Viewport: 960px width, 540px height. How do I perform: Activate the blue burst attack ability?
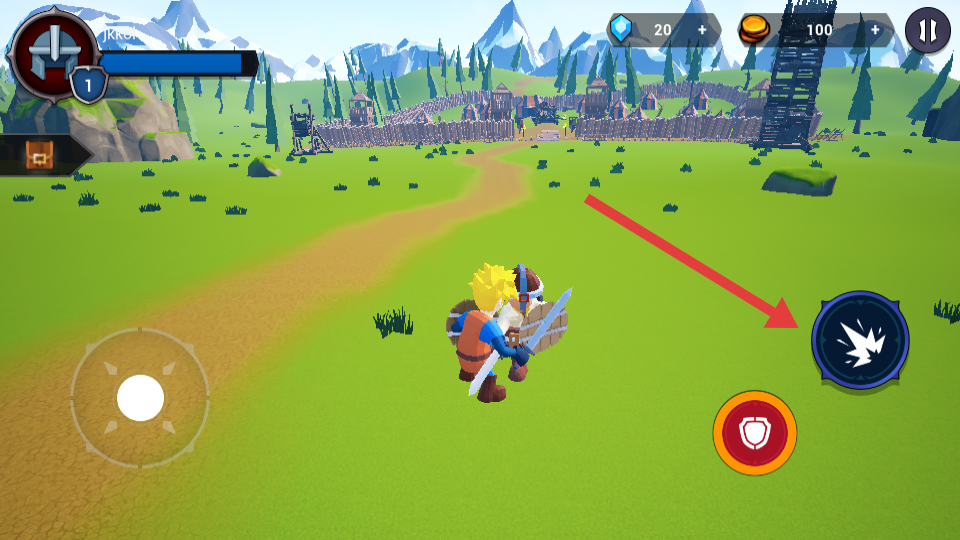tap(860, 340)
